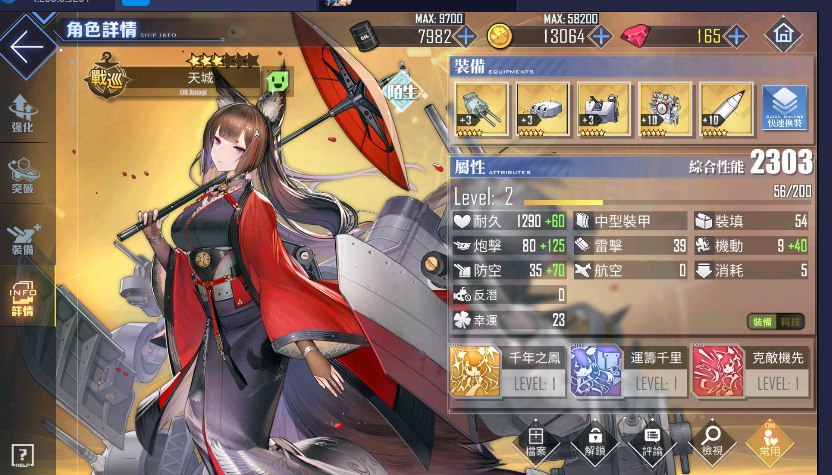Add more oil with the plus button

466,37
